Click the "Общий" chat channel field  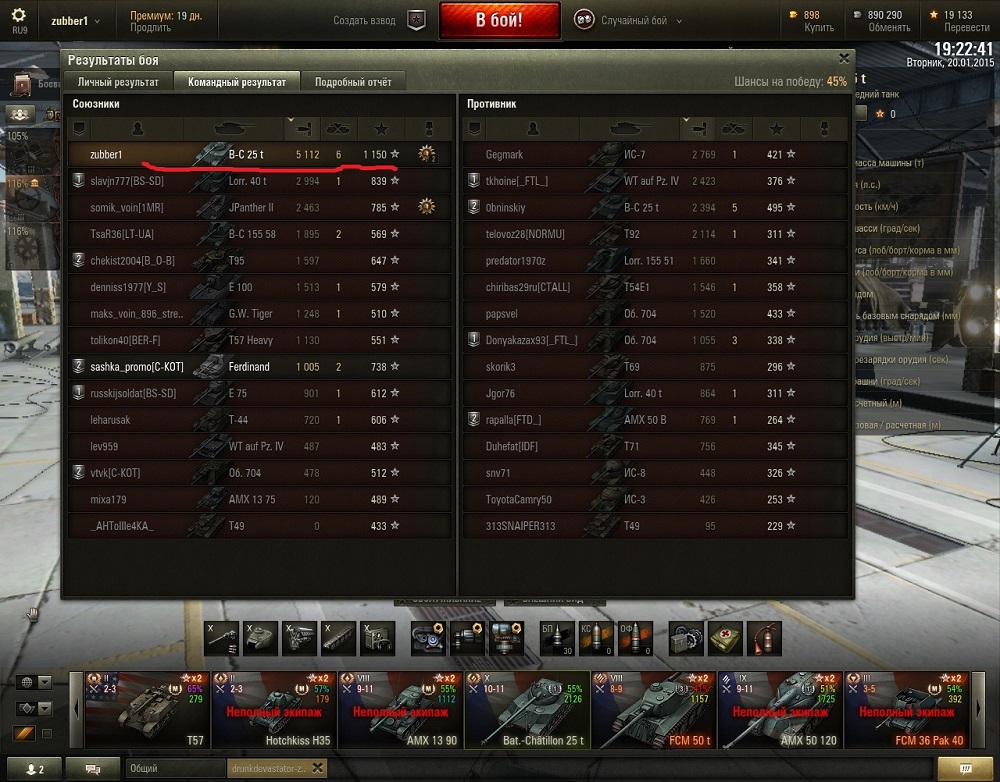[x=176, y=769]
